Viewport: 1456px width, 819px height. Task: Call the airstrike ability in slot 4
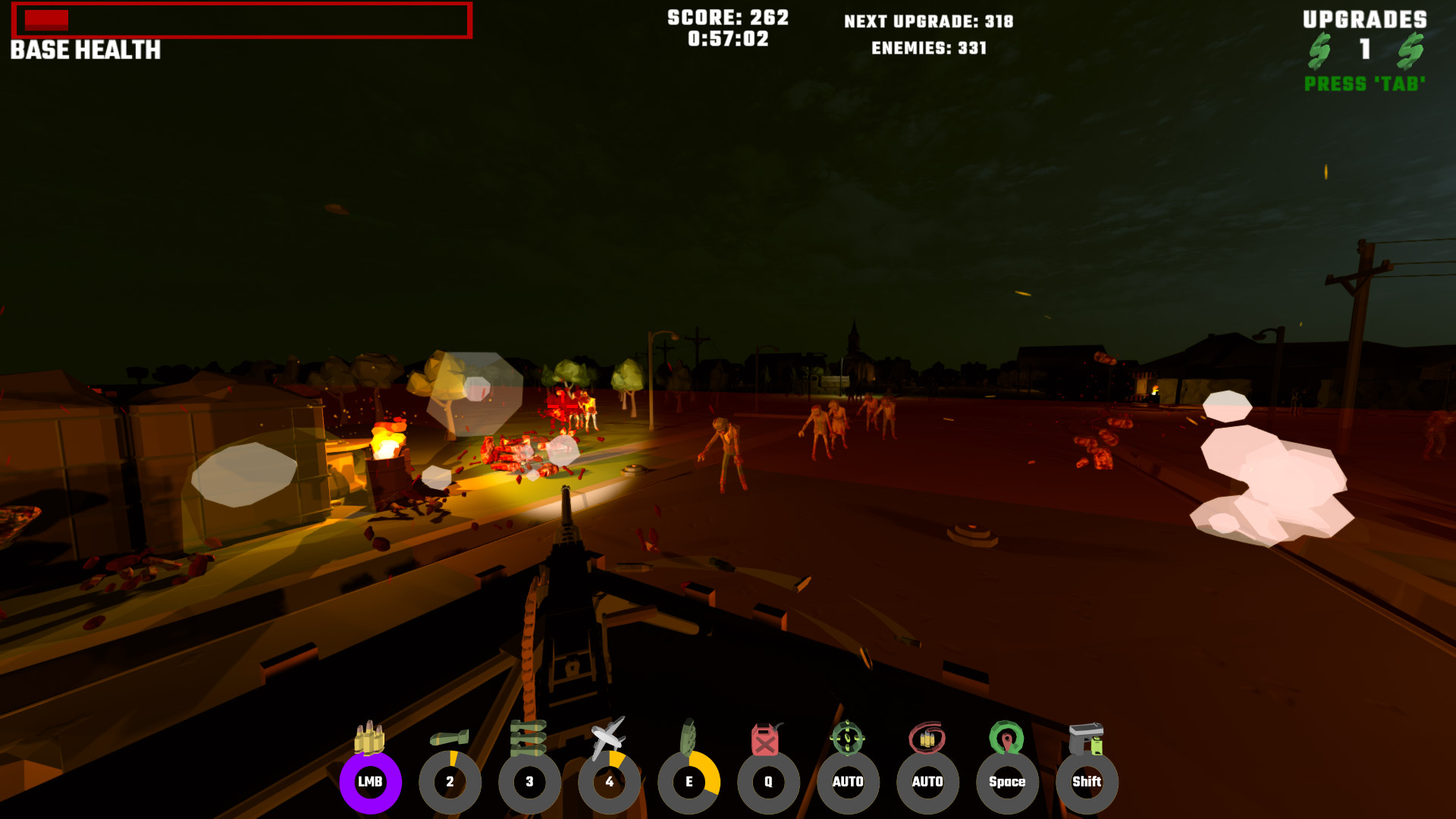coord(610,782)
